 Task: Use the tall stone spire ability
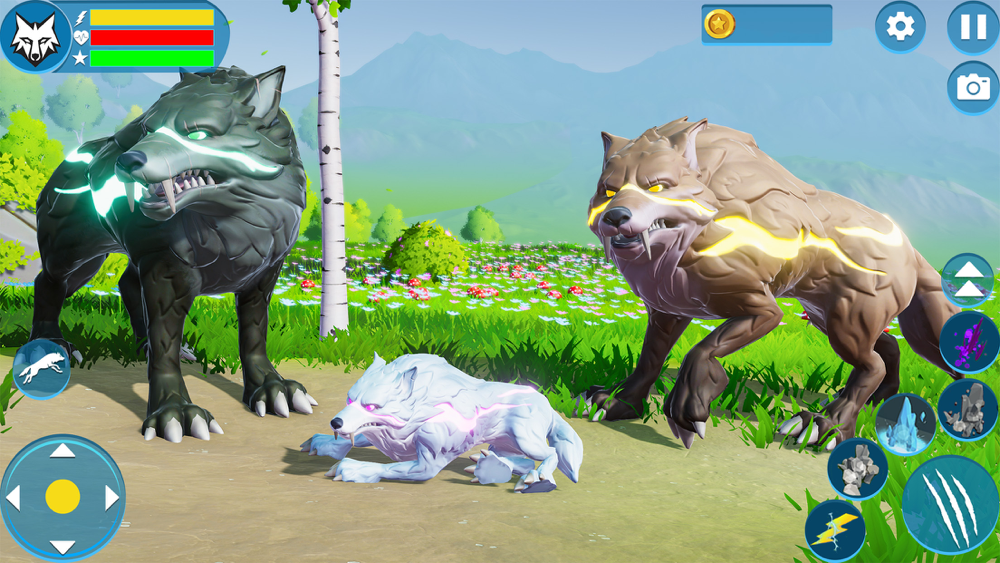[967, 409]
